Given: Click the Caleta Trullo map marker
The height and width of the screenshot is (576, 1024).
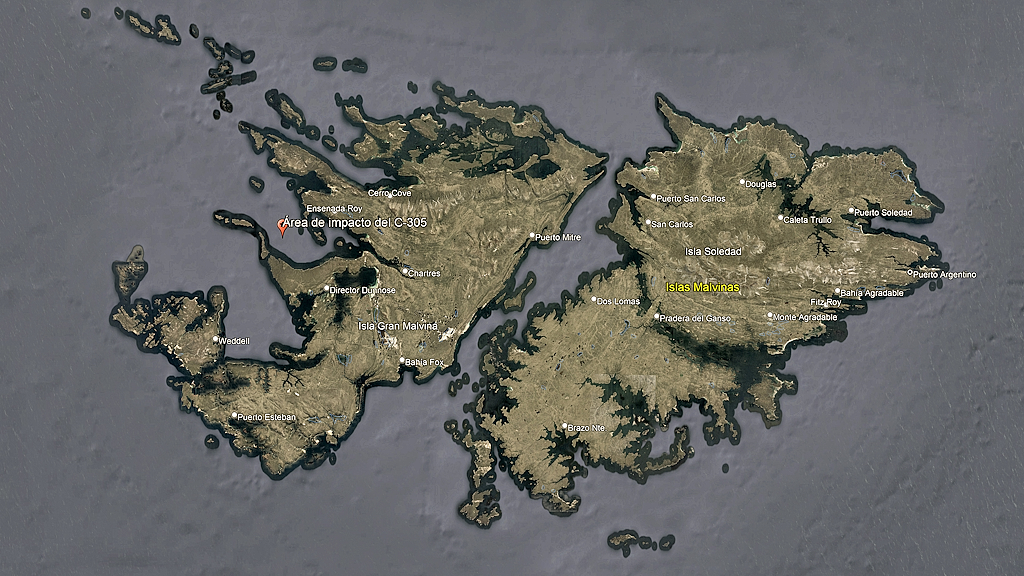Looking at the screenshot, I should click(781, 217).
